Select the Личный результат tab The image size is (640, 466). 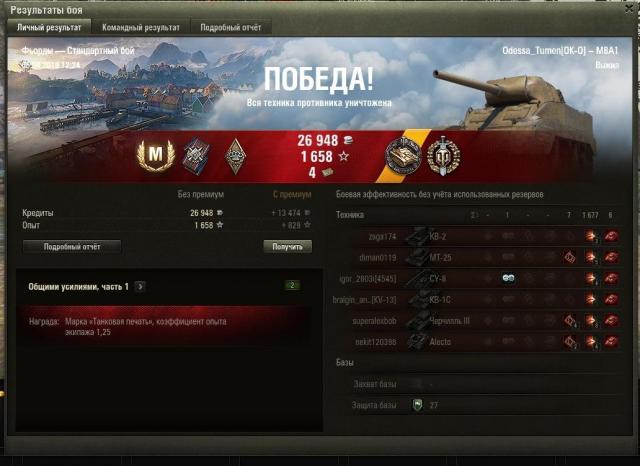(47, 27)
